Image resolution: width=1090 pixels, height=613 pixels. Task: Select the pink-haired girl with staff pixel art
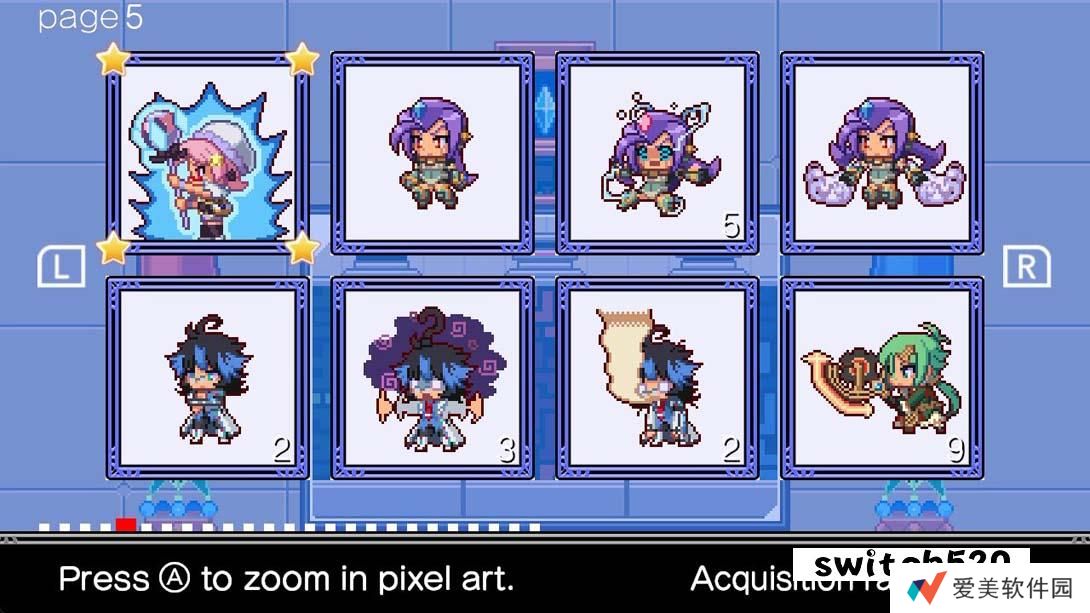[x=207, y=154]
